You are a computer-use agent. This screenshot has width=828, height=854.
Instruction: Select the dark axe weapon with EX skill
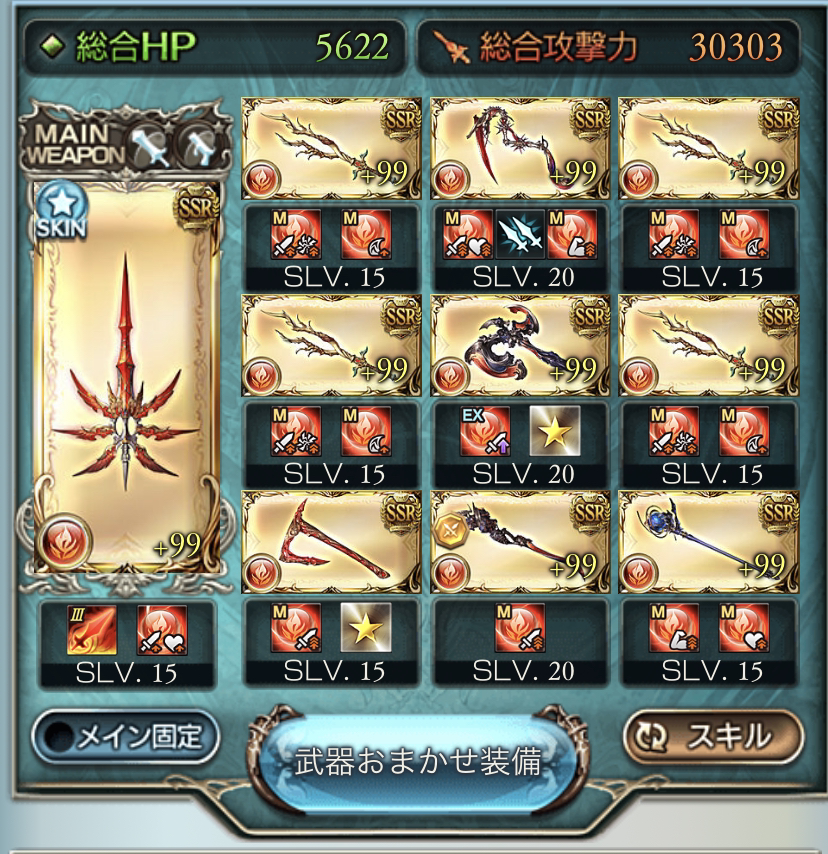pos(518,346)
